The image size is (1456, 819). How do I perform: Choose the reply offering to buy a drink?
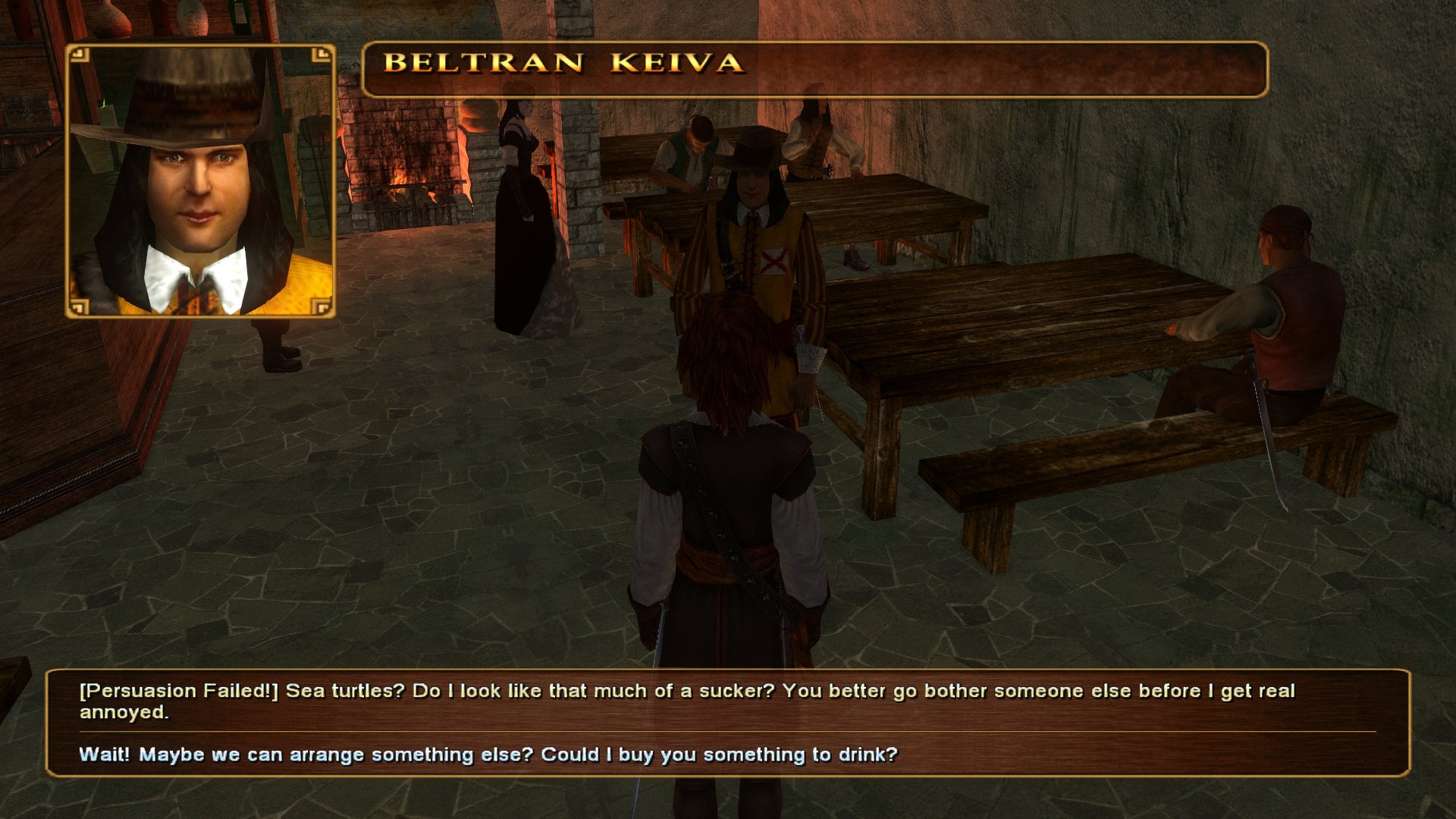point(488,755)
